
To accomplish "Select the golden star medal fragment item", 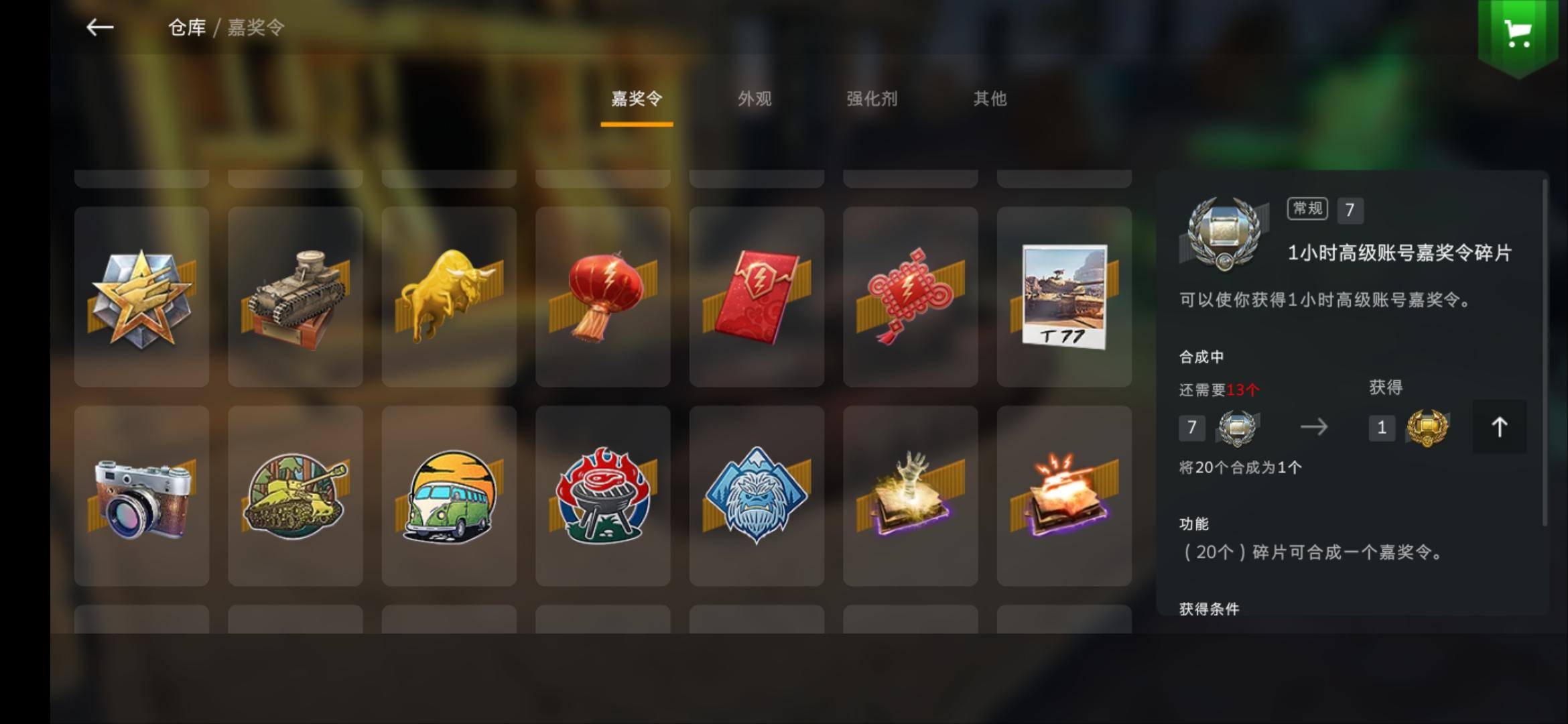I will (141, 295).
